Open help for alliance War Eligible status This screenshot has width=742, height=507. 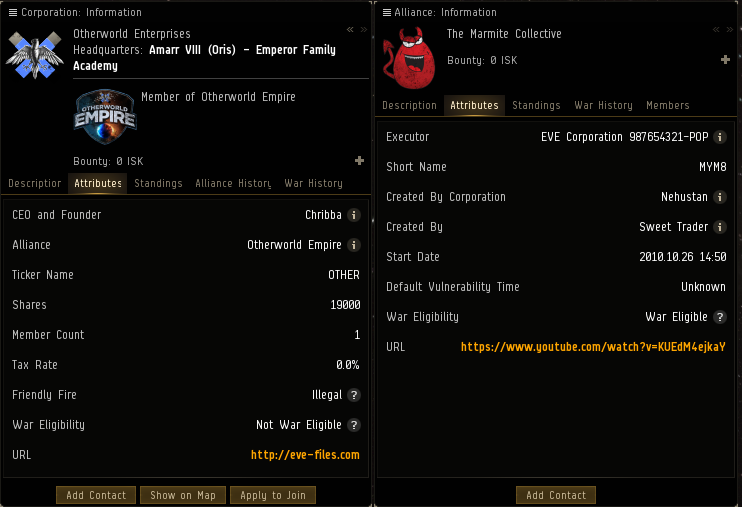point(720,317)
